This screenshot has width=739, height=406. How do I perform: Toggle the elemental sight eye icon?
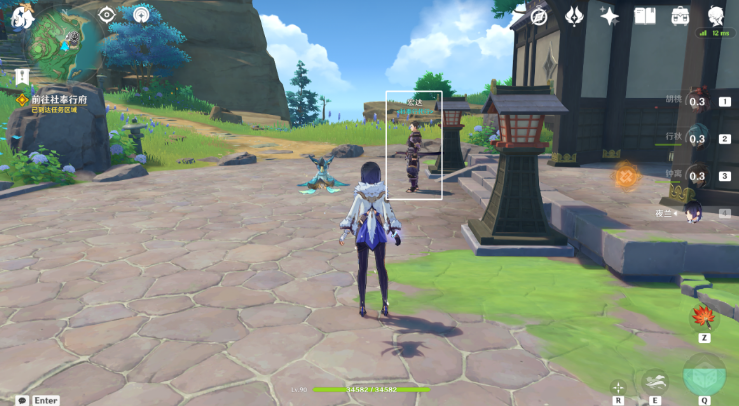pyautogui.click(x=107, y=14)
